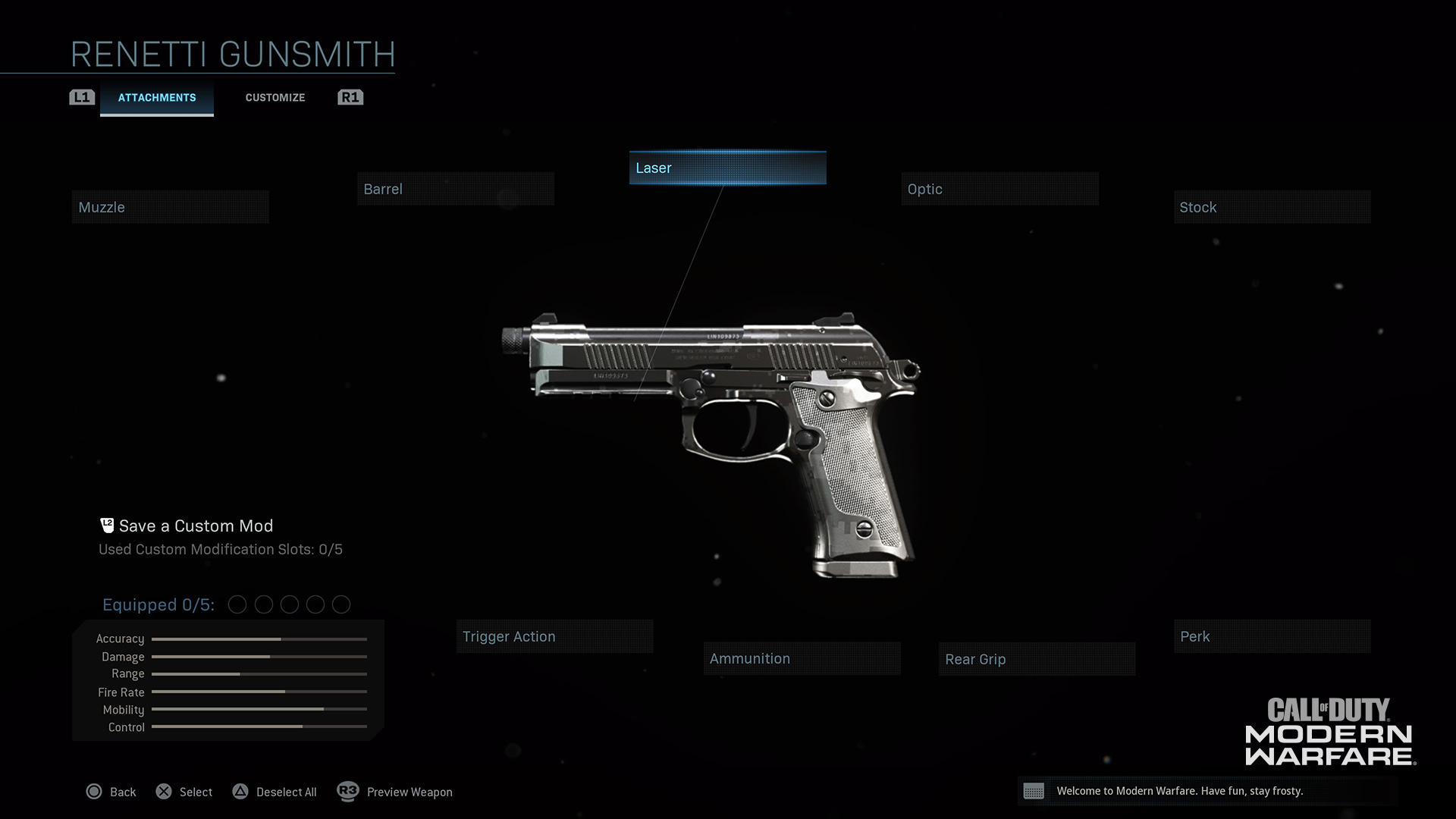
Task: Switch to the Attachments tab
Action: point(157,98)
